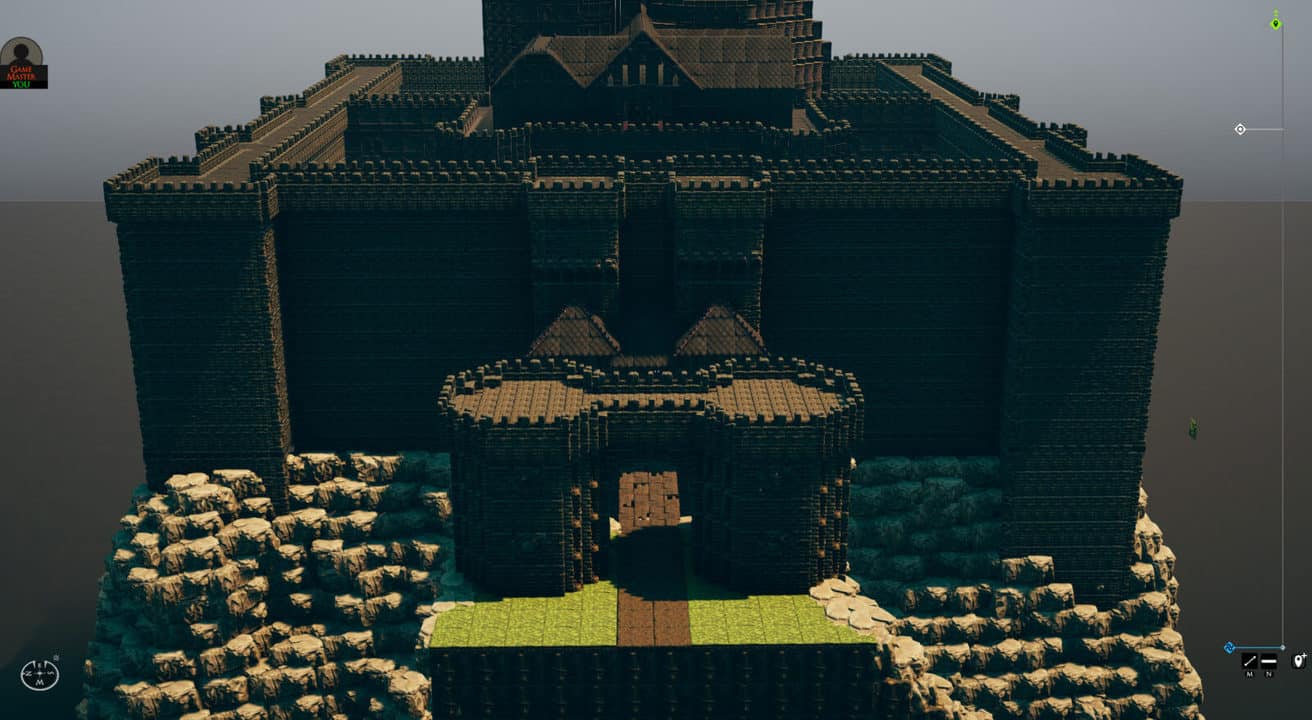1312x720 pixels.
Task: Click the compass rose in bottom-left corner
Action: pos(38,675)
